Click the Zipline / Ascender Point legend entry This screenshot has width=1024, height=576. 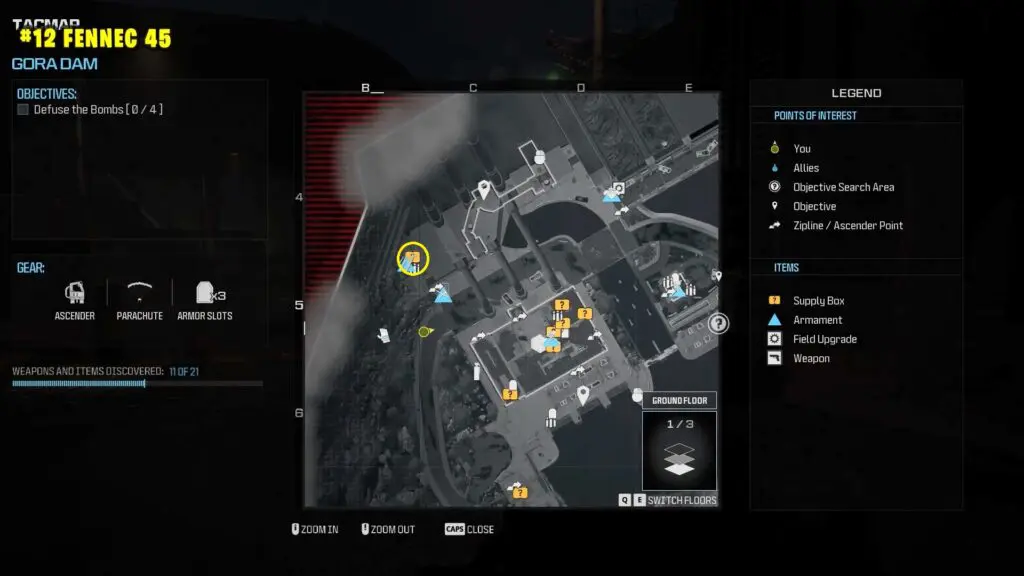[847, 225]
